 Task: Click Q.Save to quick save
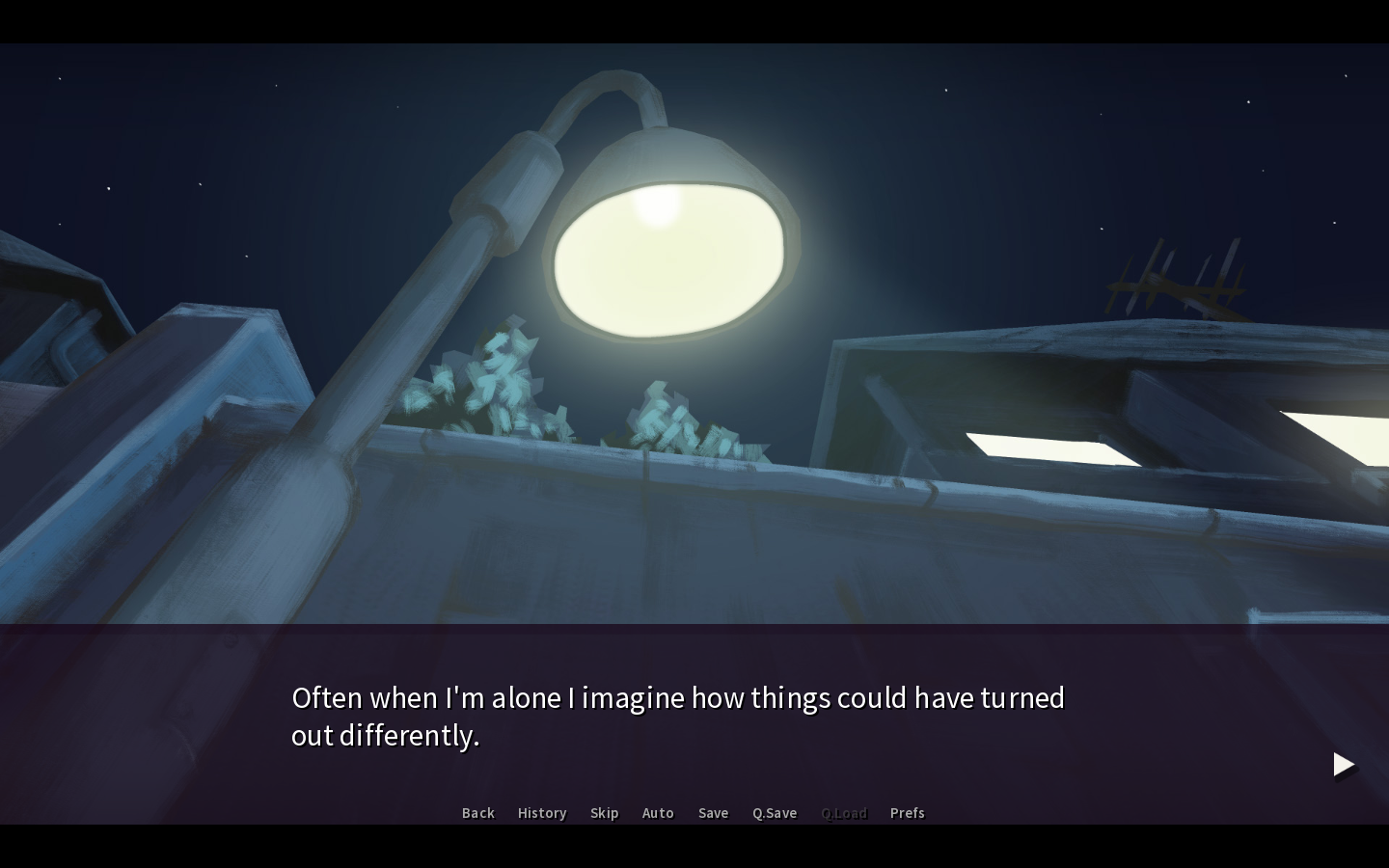pos(775,813)
